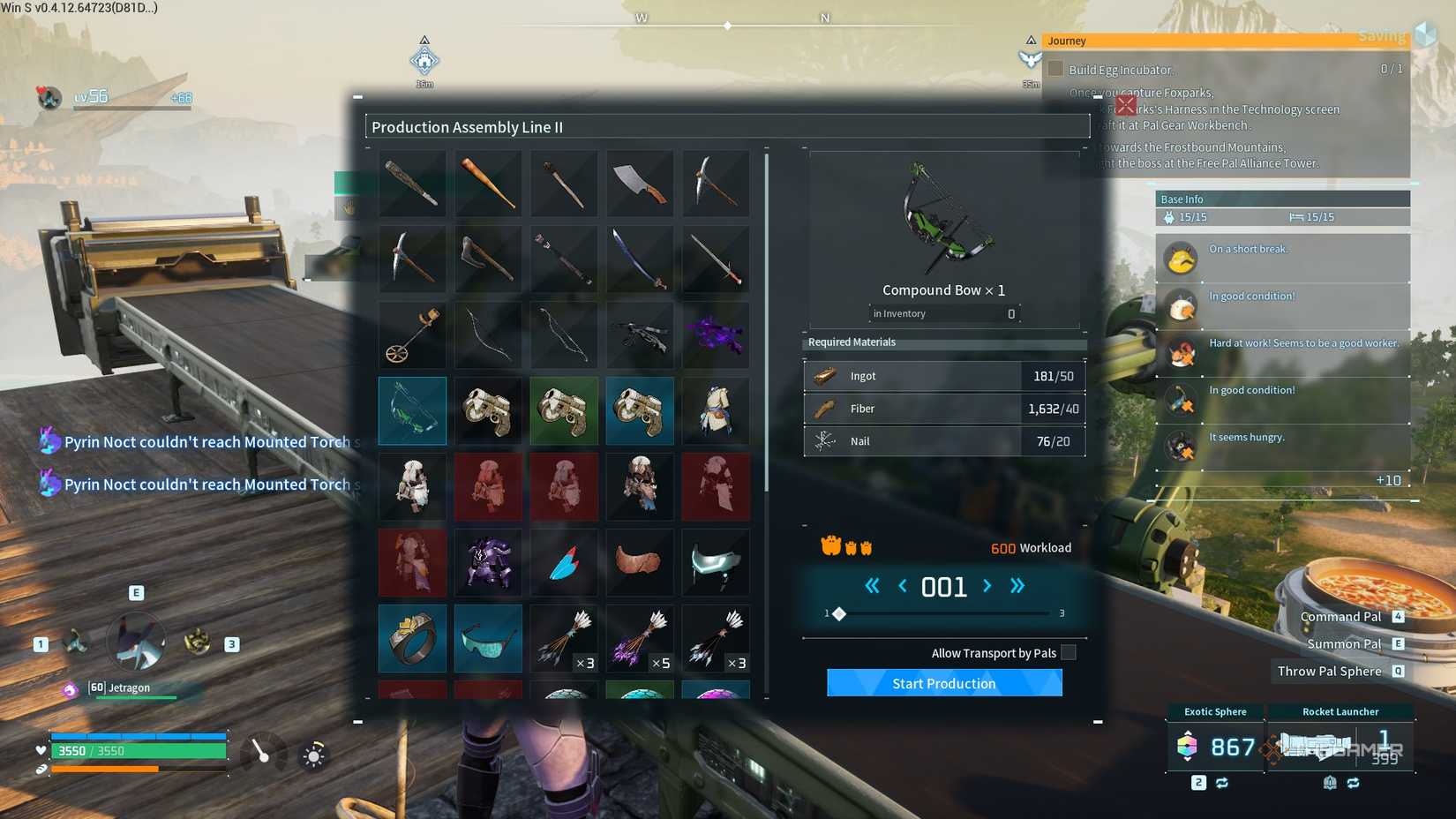Click the double-right chevron to maximize quantity
This screenshot has height=819, width=1456.
click(1017, 585)
